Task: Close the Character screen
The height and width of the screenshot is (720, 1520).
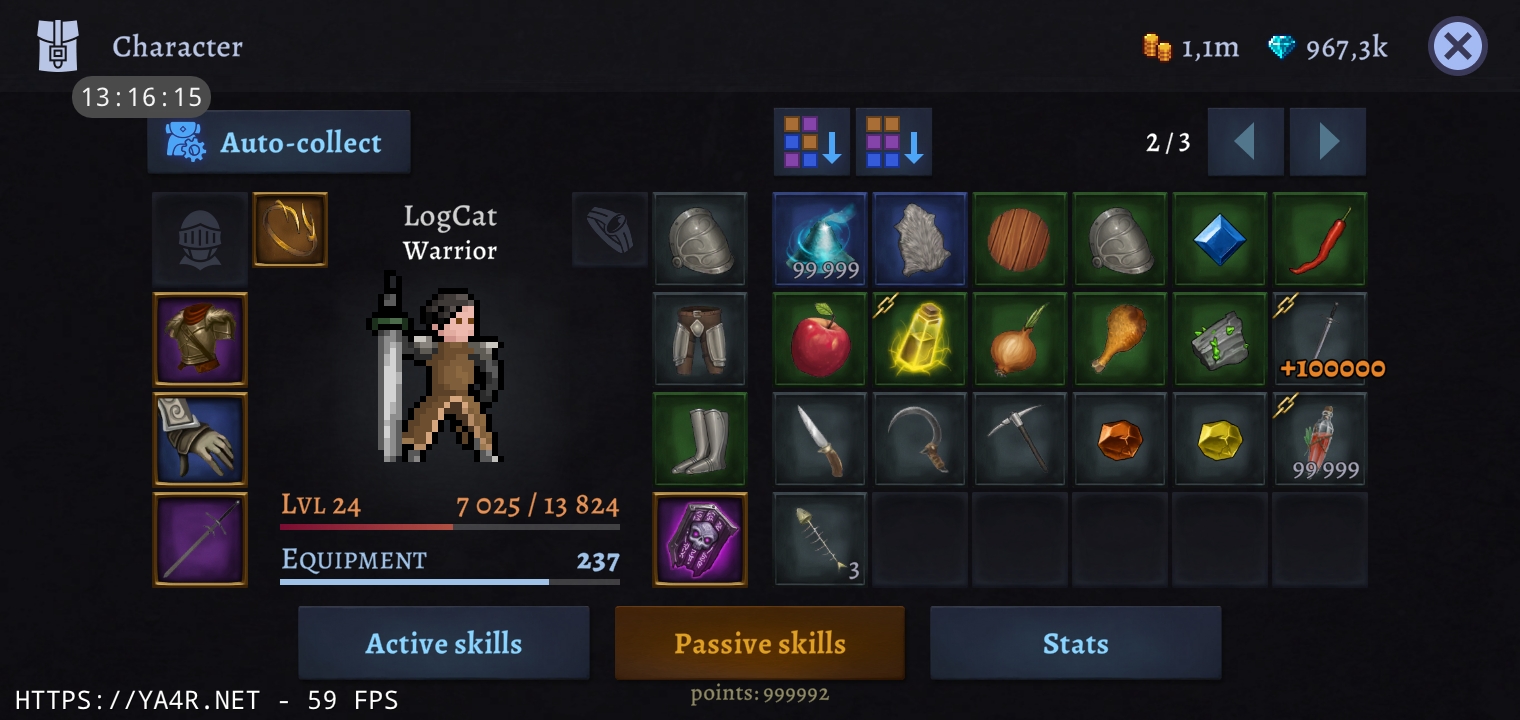Action: coord(1457,46)
